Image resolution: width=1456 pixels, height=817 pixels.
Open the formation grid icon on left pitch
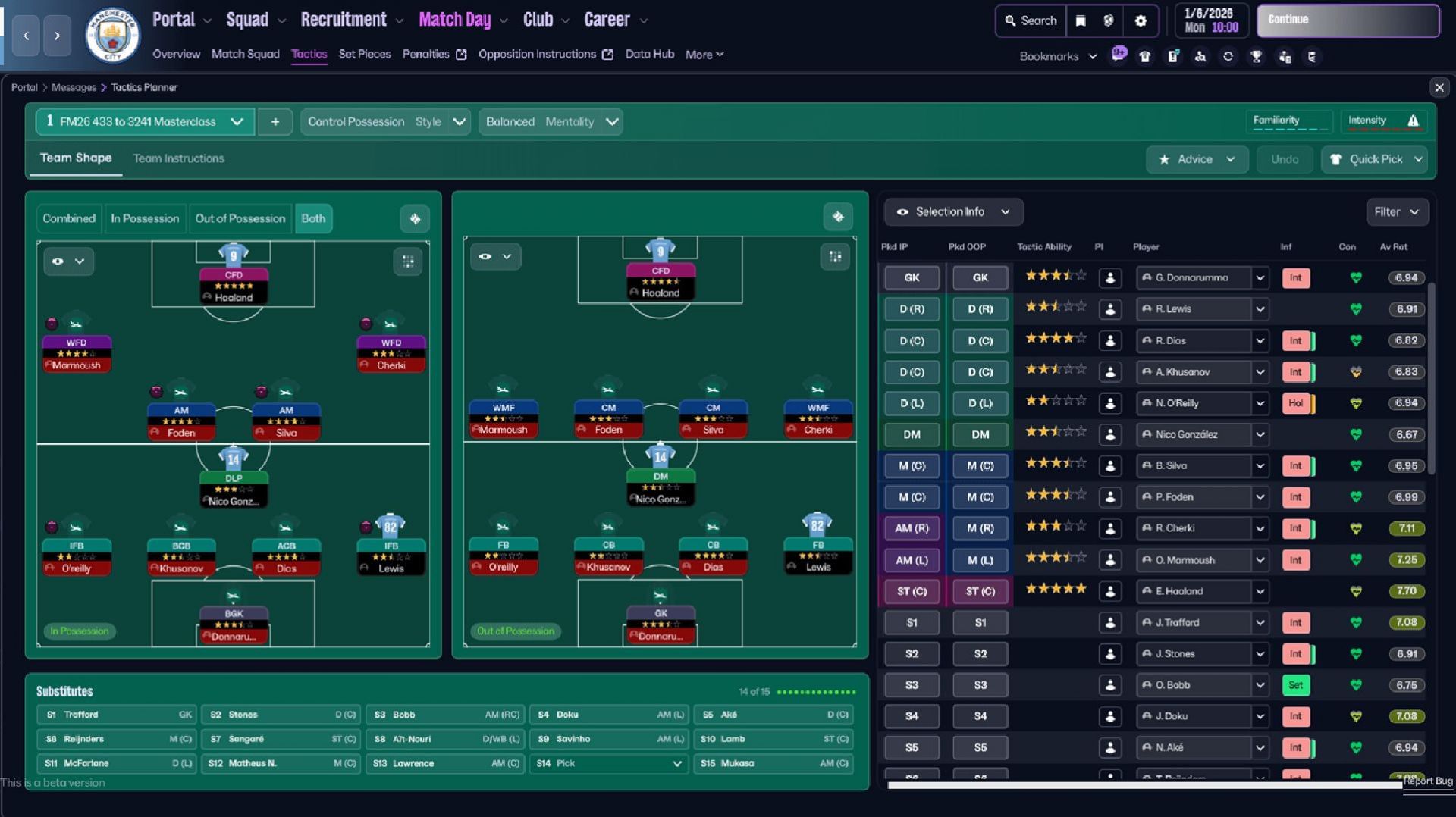pos(408,261)
